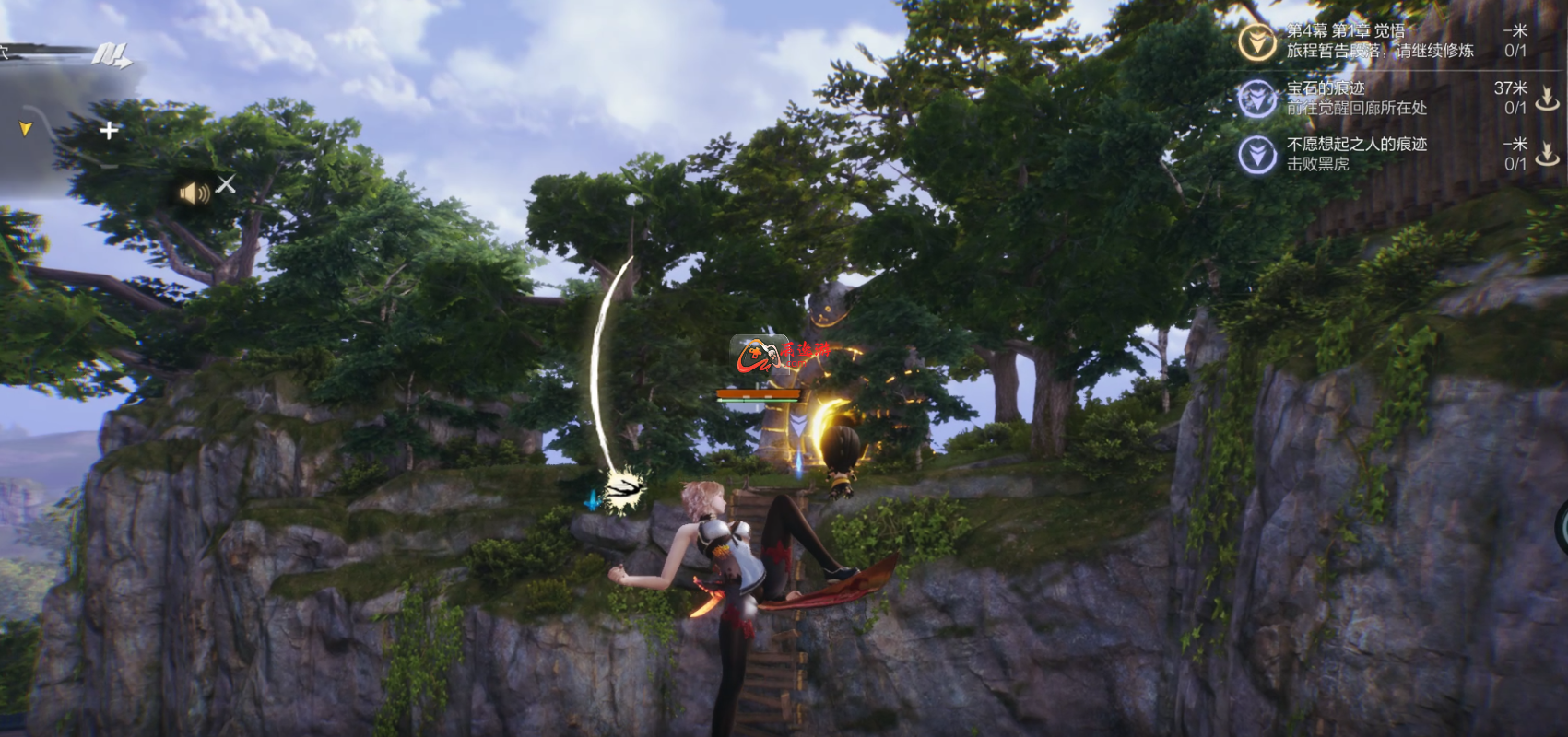
Task: Click the navigate icon for 击败黑虎 quest
Action: tap(1547, 154)
